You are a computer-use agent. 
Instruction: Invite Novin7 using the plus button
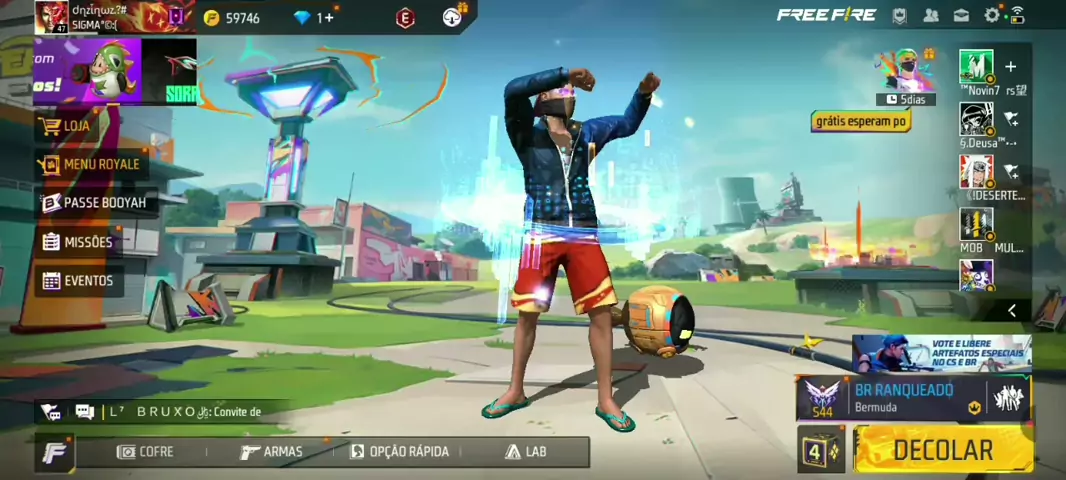1010,67
